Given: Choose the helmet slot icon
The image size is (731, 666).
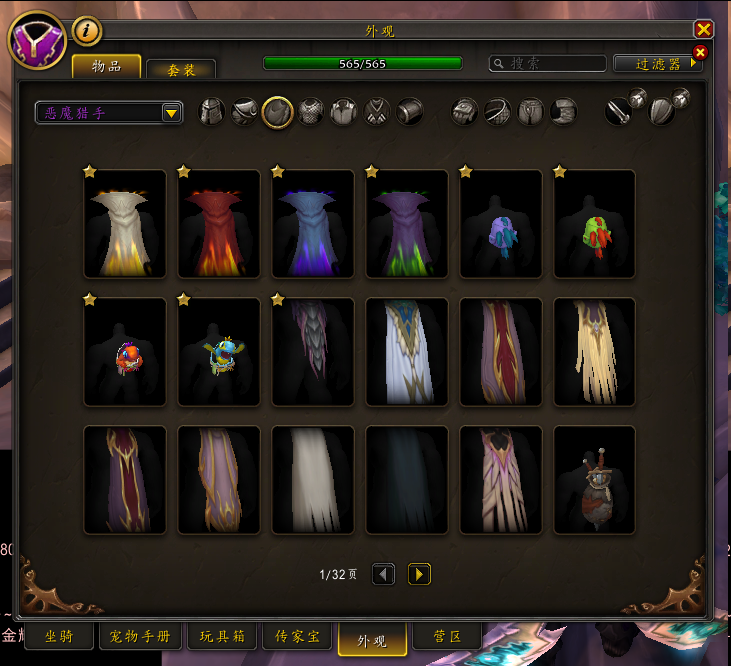Looking at the screenshot, I should coord(213,111).
